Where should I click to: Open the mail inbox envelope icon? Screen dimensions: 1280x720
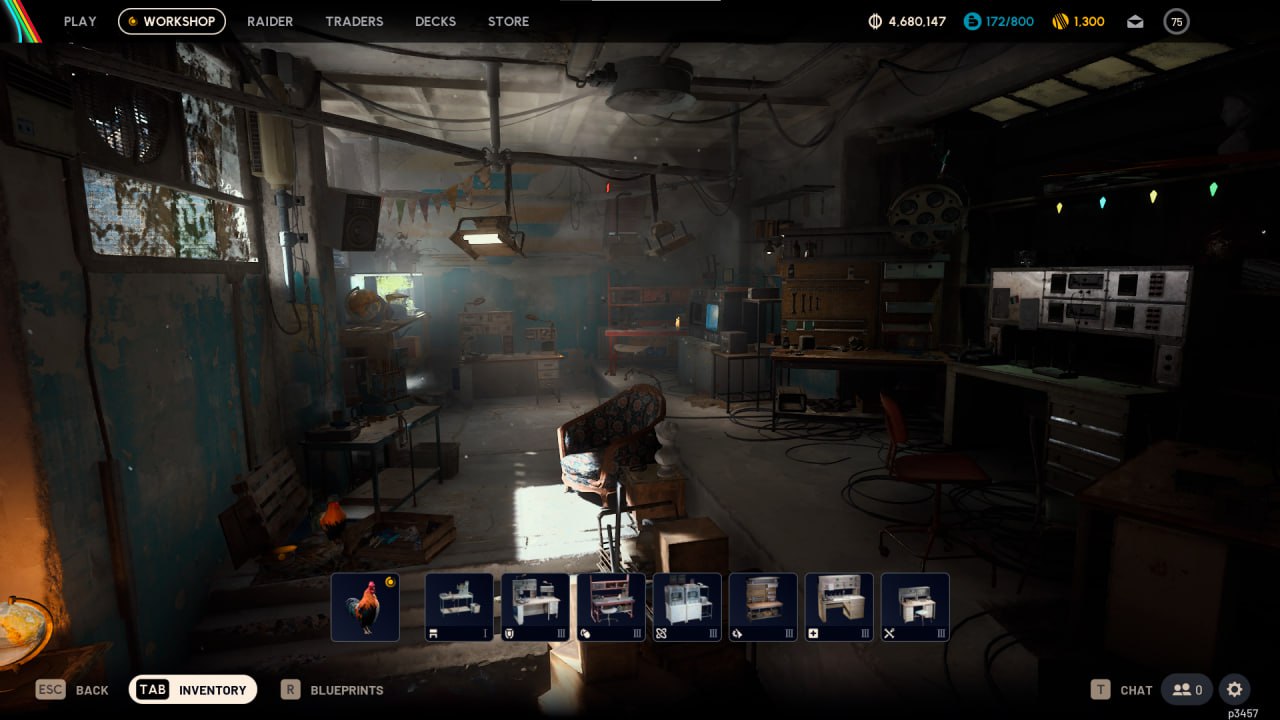[1135, 21]
